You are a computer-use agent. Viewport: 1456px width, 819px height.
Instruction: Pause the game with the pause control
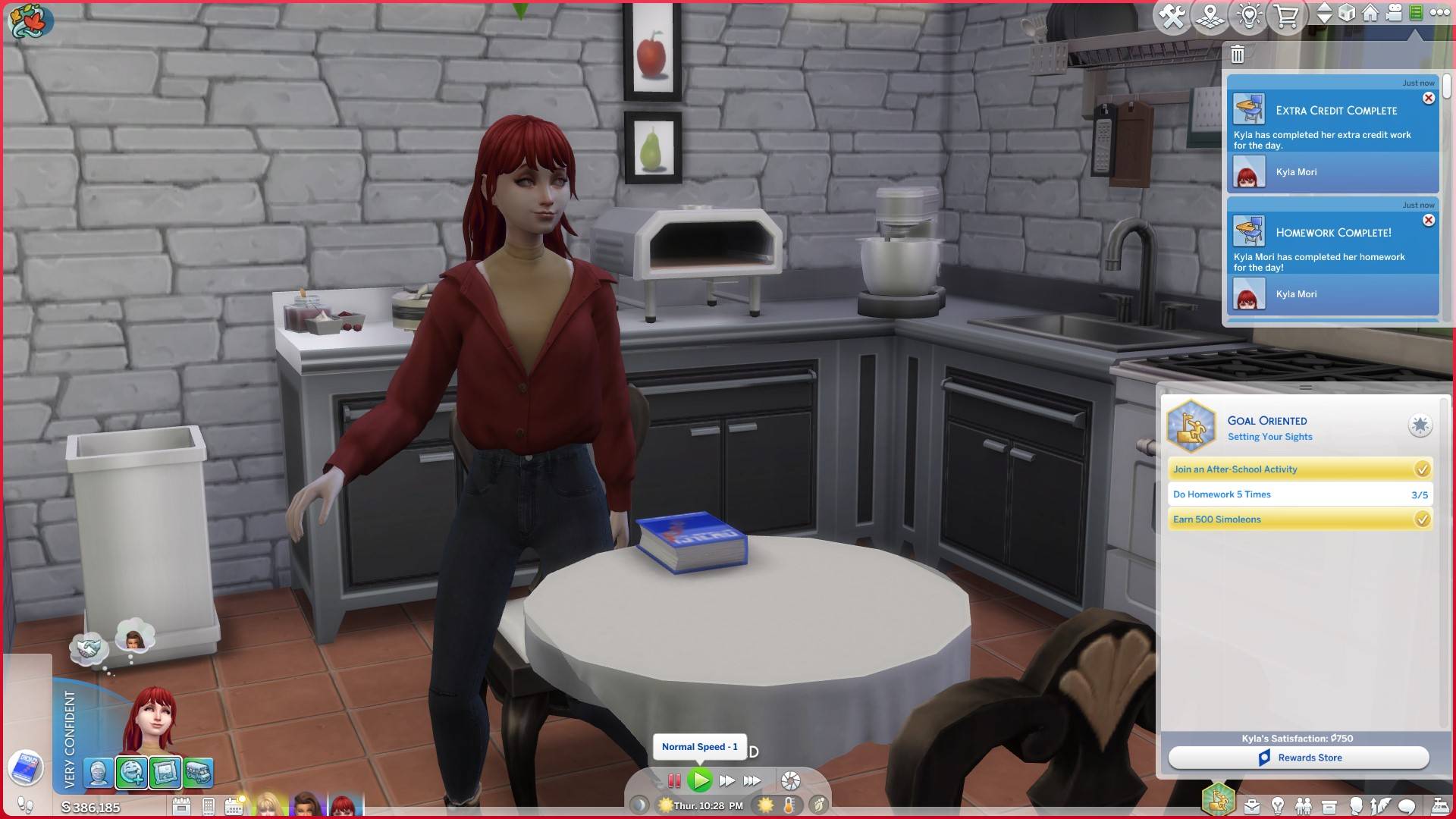pos(674,780)
